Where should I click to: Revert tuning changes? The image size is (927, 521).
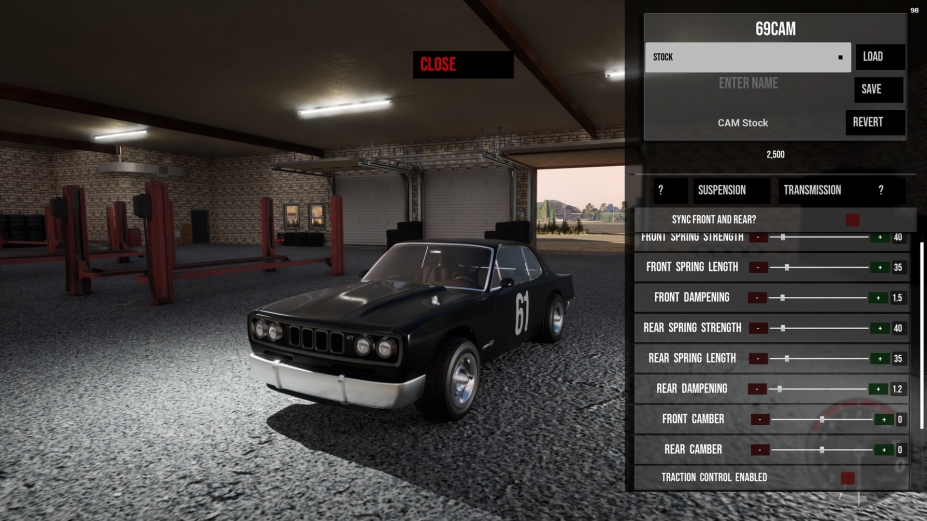tap(875, 122)
